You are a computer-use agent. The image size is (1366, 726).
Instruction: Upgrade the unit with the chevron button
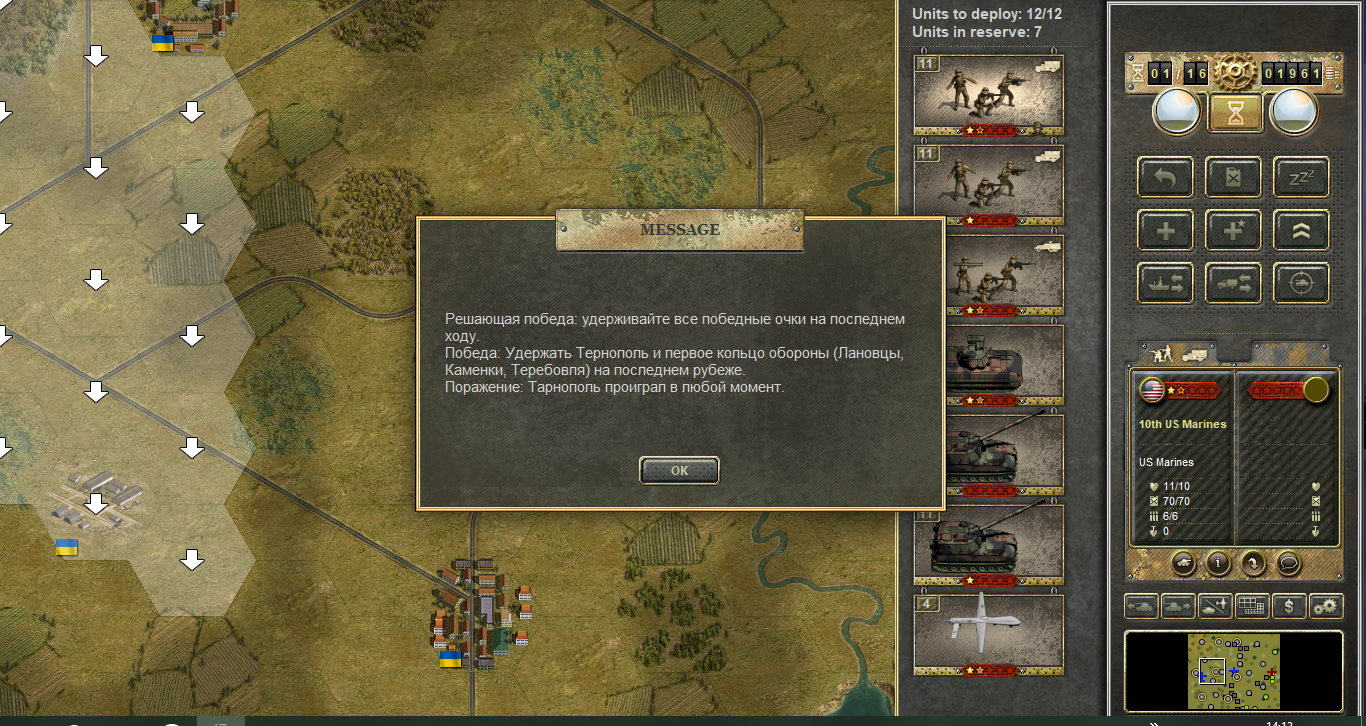click(x=1301, y=230)
